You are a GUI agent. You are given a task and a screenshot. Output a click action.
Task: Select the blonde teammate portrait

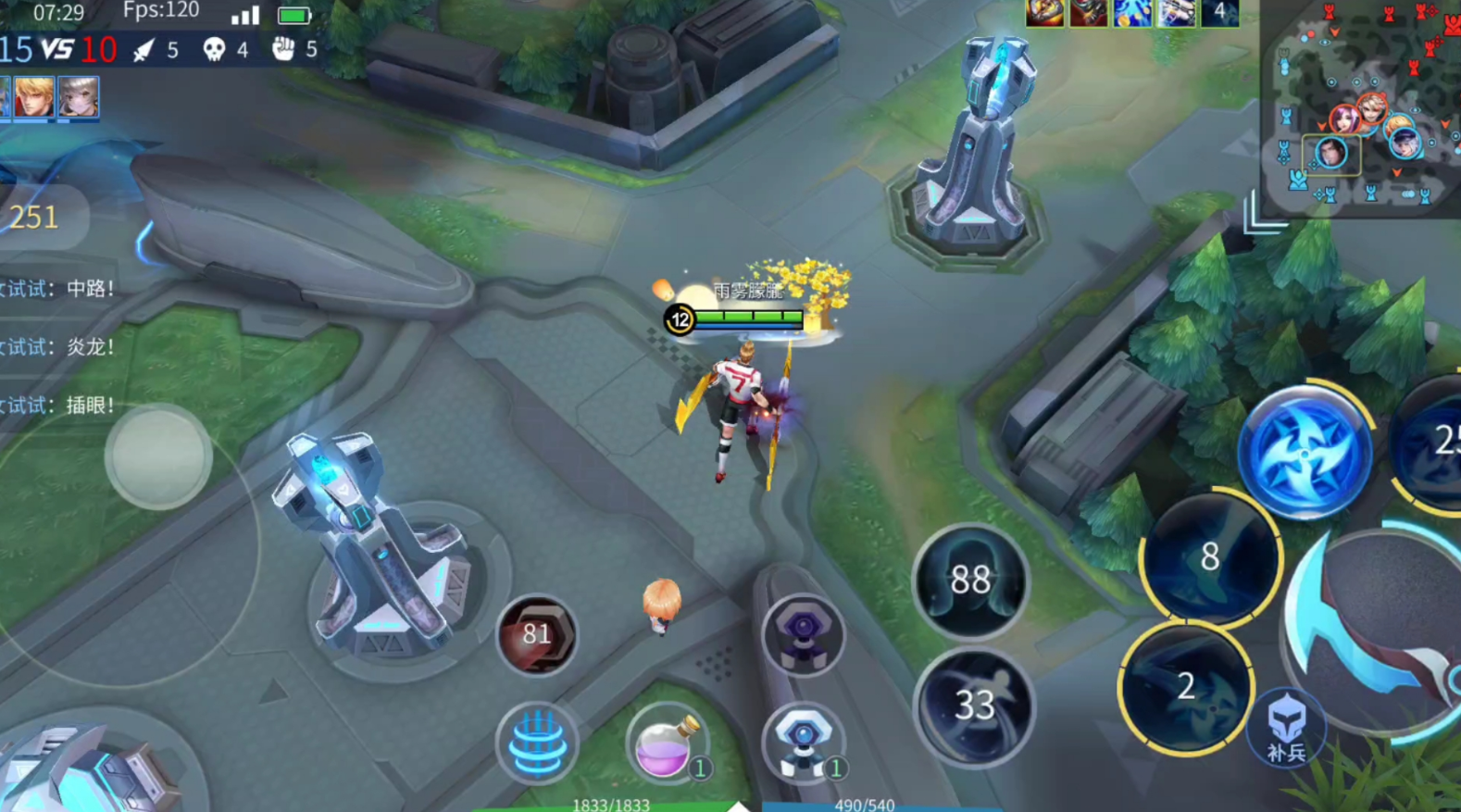[x=34, y=97]
